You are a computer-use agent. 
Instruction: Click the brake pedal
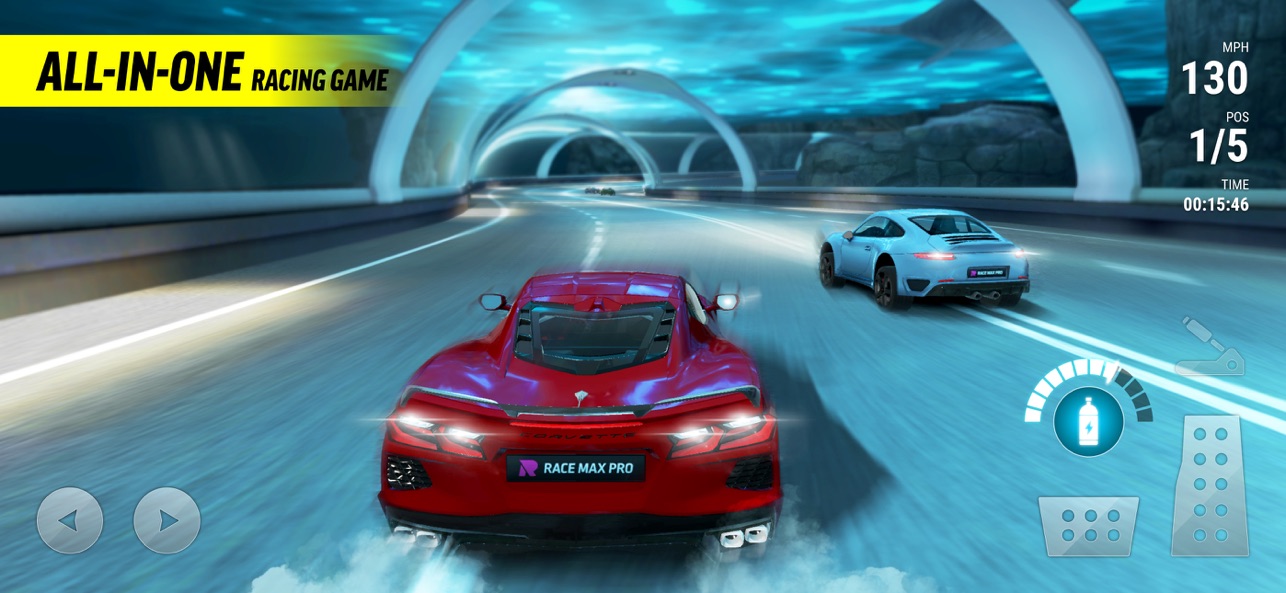pos(1087,526)
